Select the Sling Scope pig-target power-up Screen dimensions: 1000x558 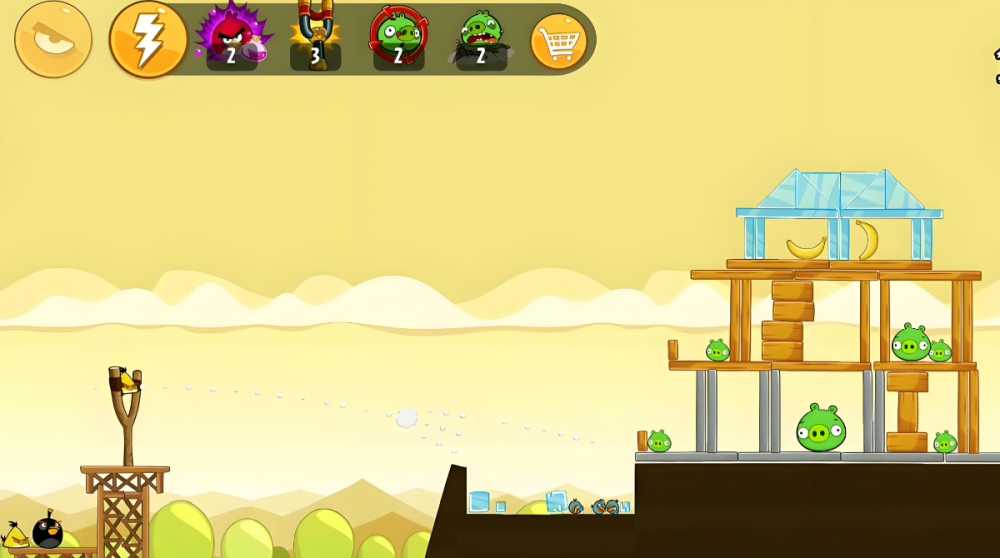pos(398,37)
